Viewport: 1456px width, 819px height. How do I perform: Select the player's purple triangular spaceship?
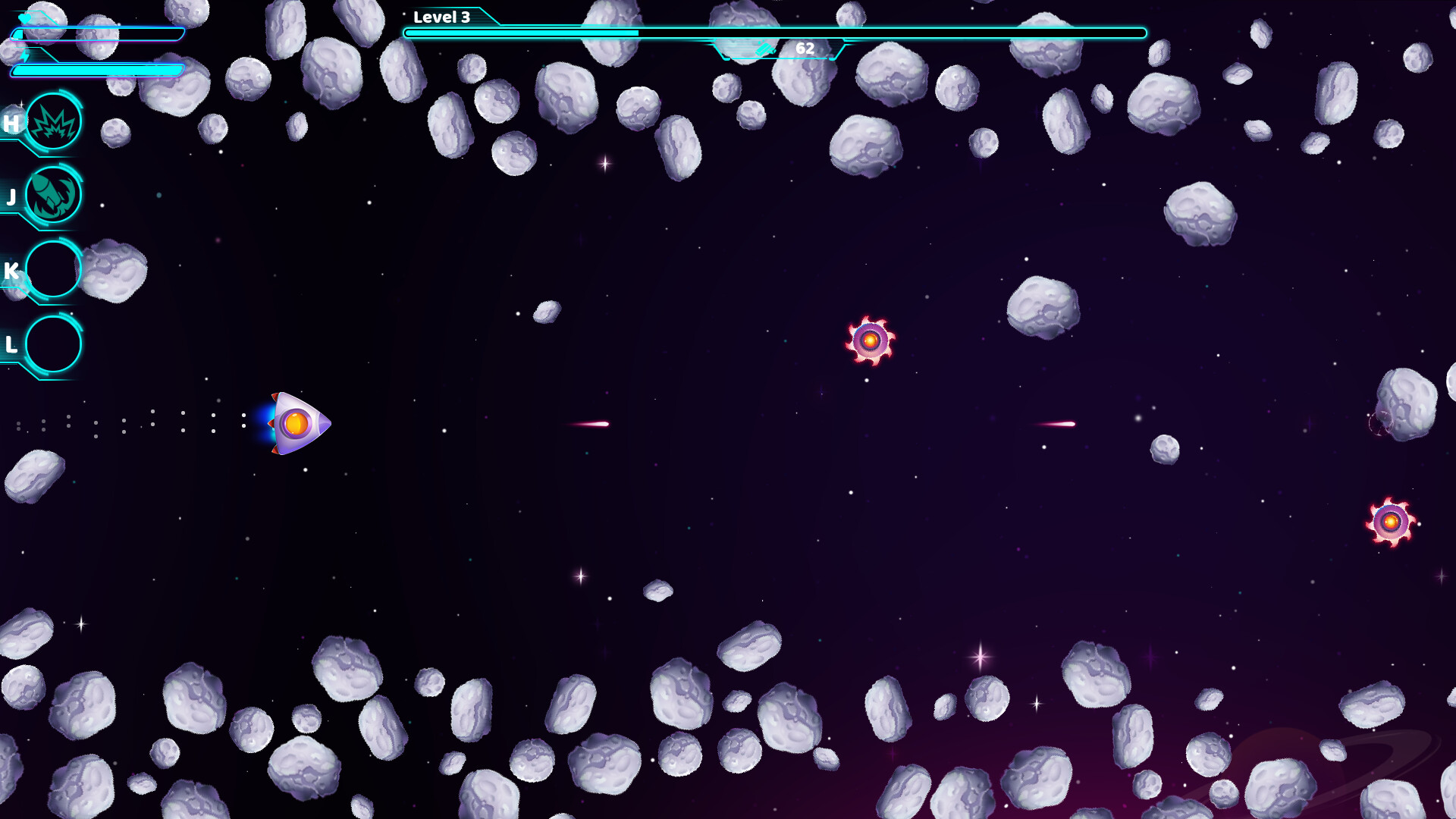click(296, 423)
